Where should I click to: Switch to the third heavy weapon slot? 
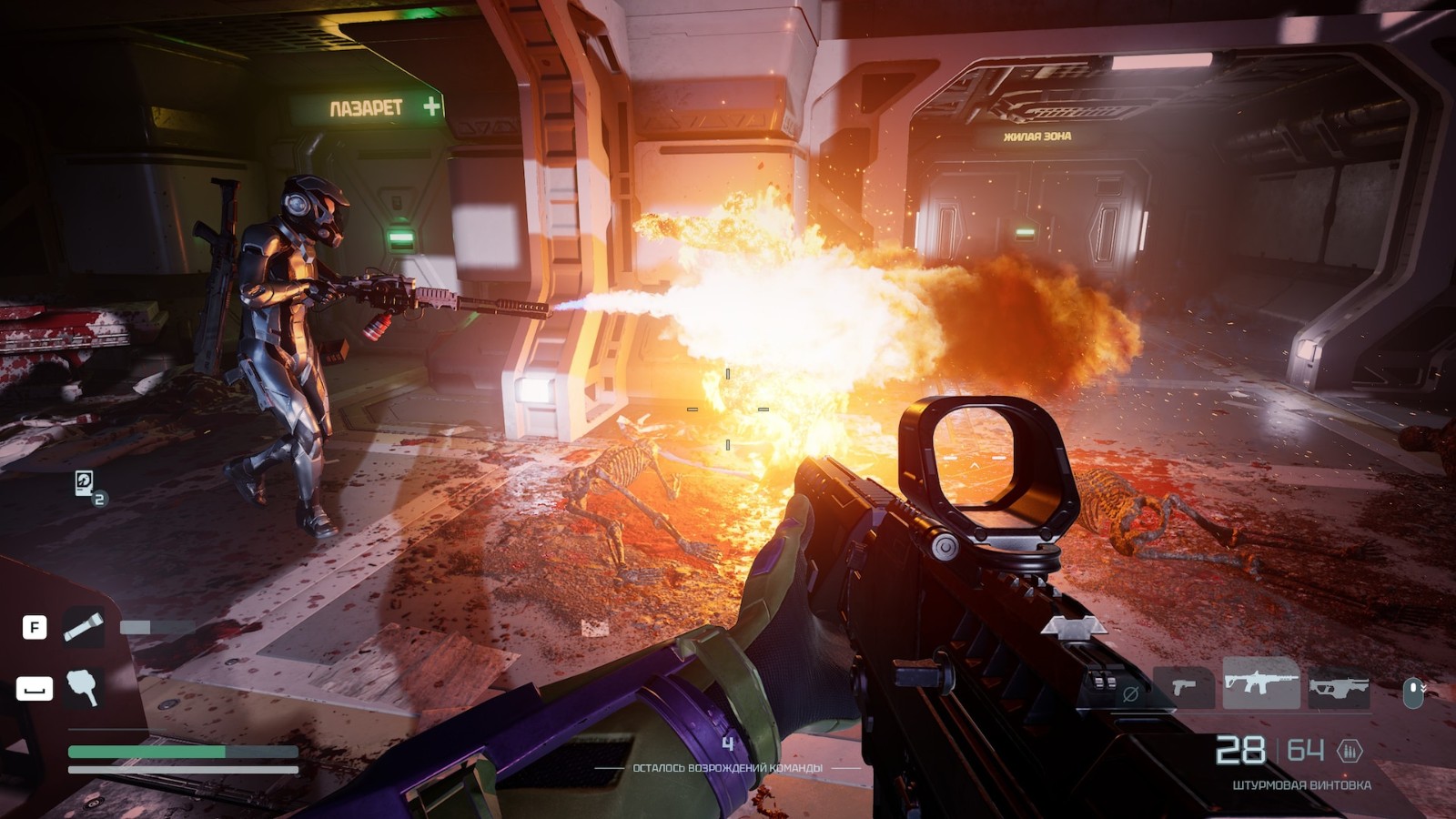1339,689
